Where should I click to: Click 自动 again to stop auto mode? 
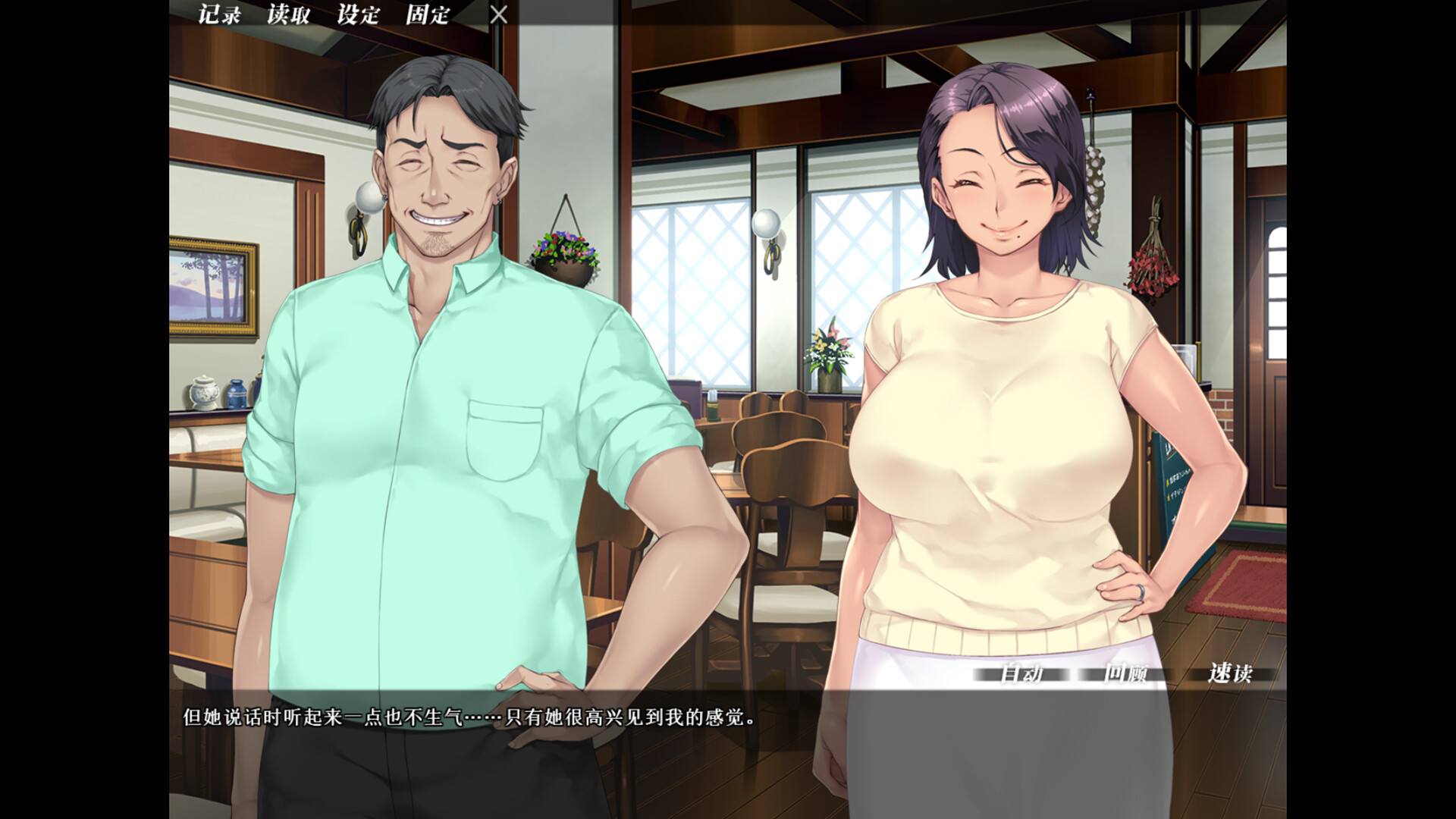point(1025,672)
